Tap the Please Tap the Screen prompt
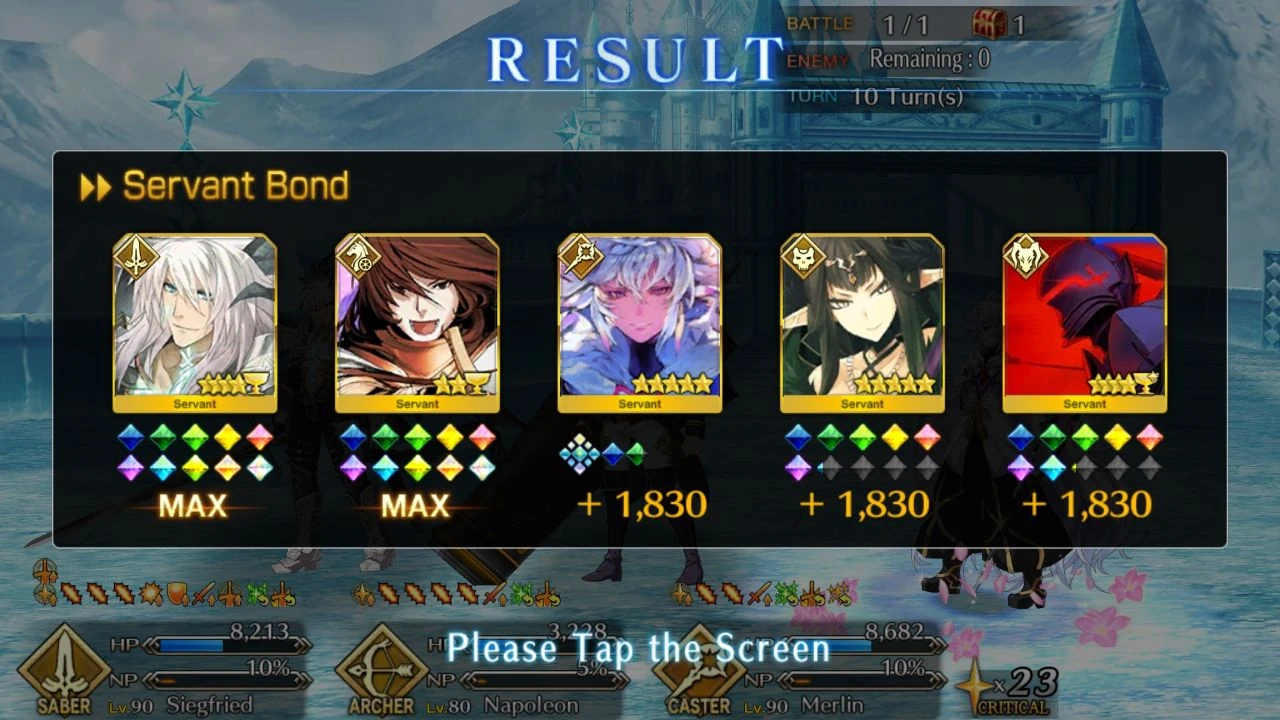This screenshot has width=1280, height=720. [640, 649]
